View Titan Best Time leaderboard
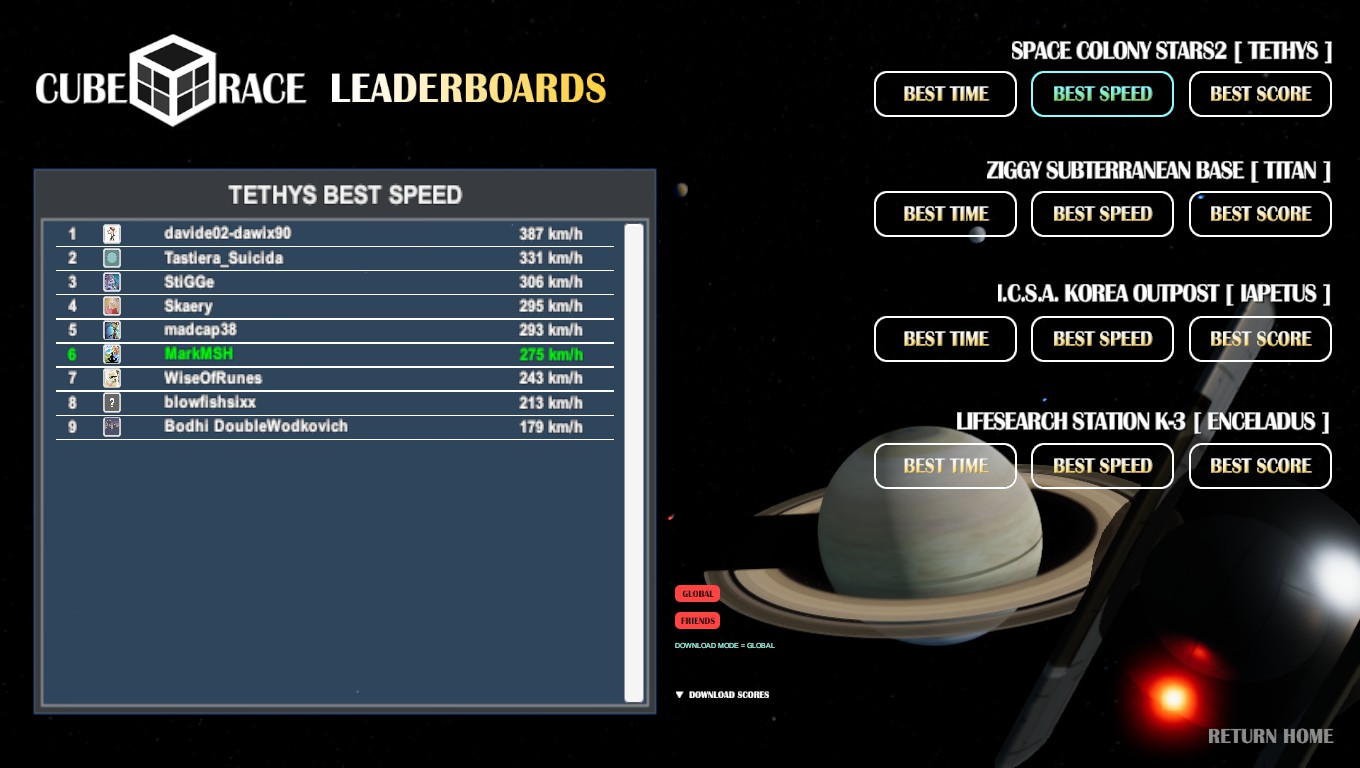 coord(945,214)
